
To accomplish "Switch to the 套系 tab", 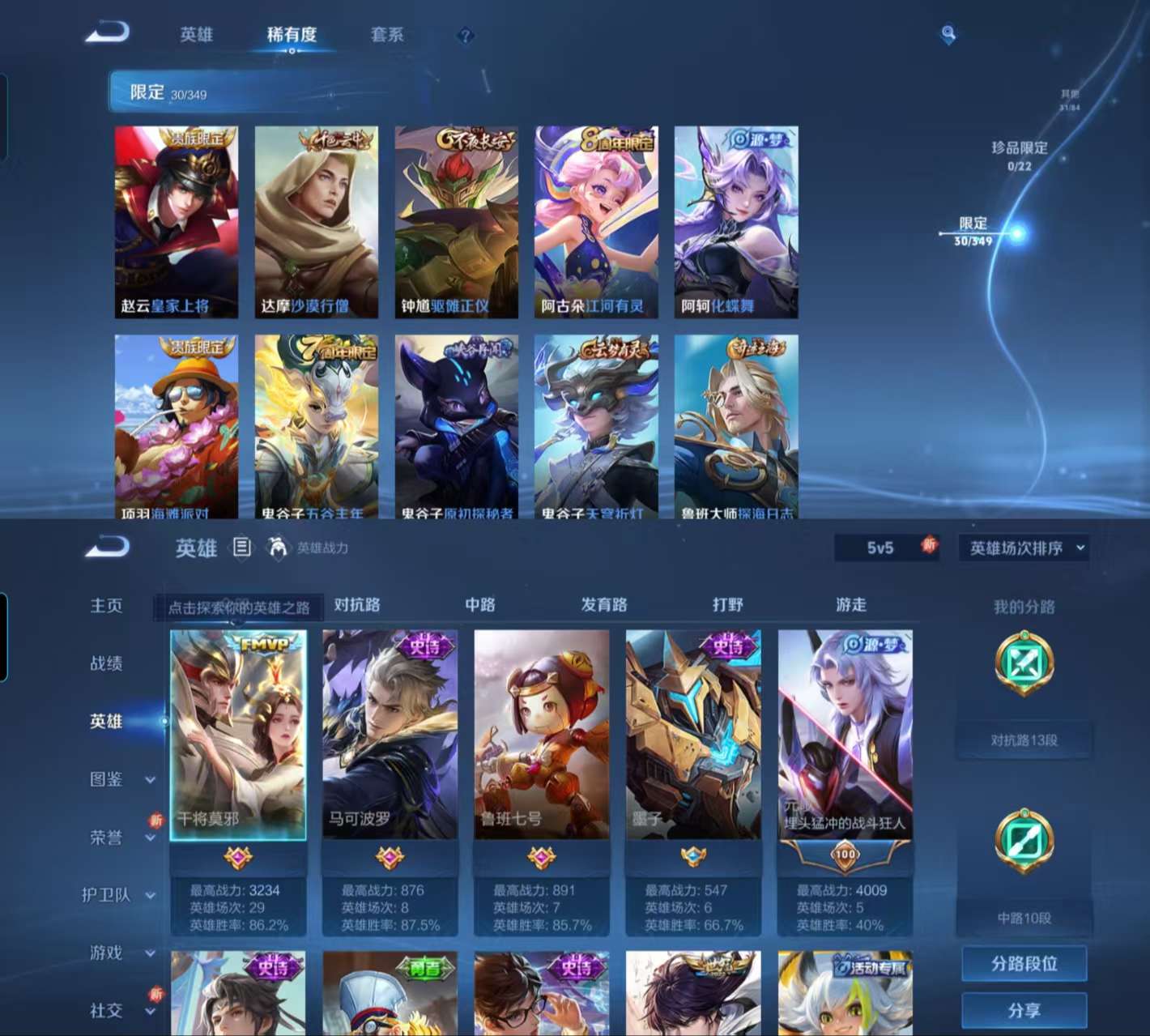I will click(386, 36).
